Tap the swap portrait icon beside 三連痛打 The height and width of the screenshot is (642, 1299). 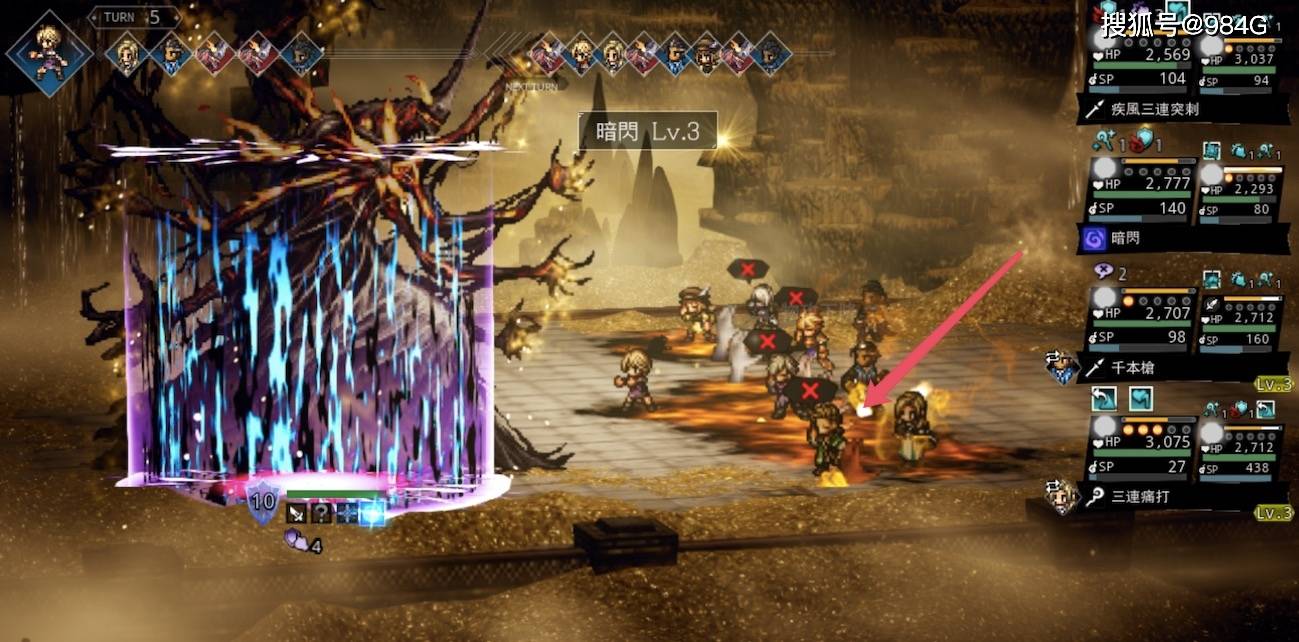[1061, 496]
